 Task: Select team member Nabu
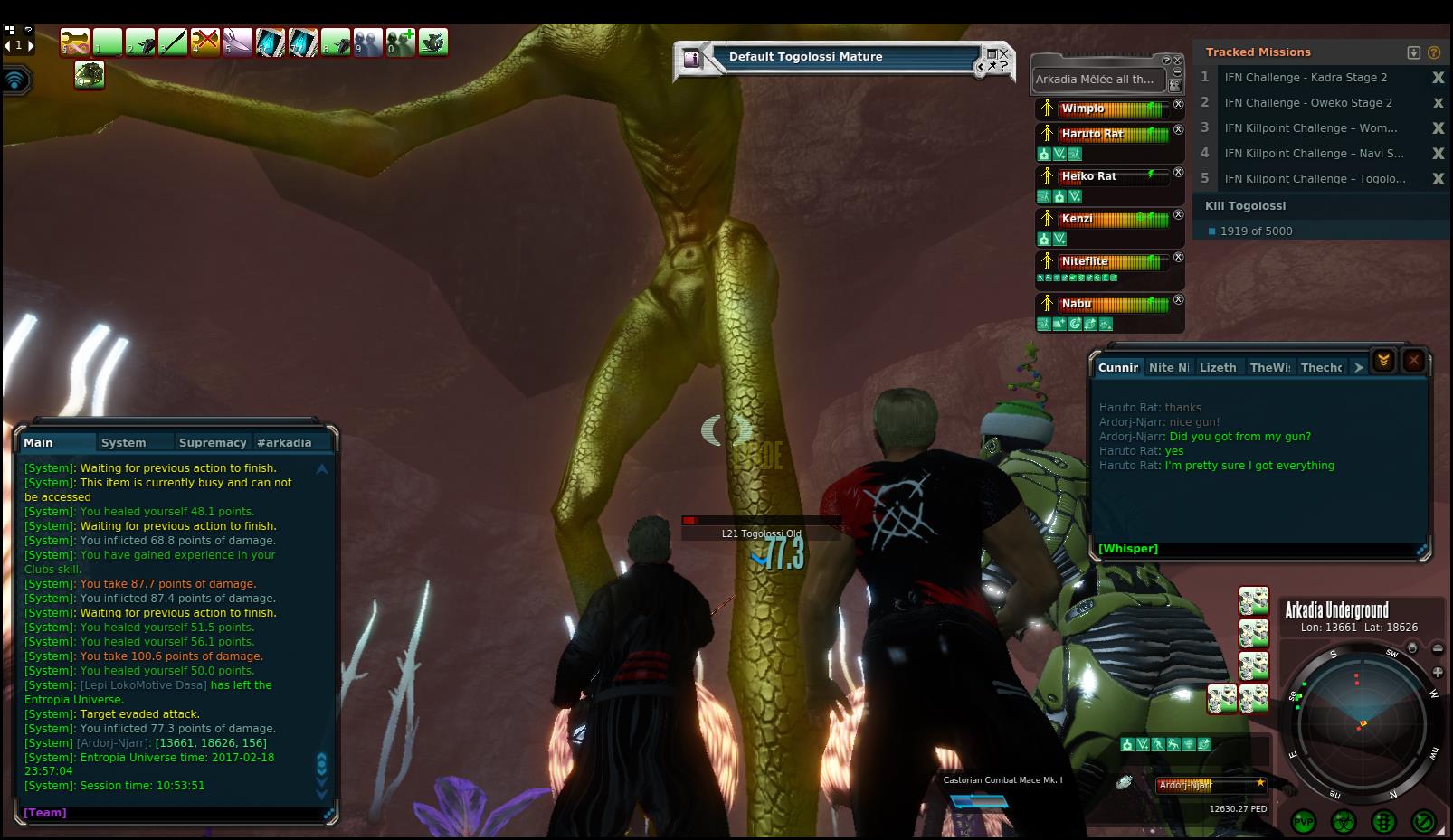coord(1077,304)
